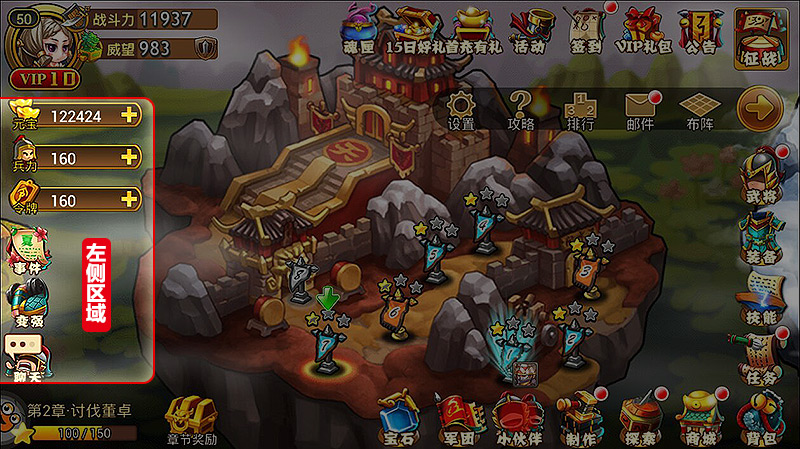Open the 活动 events menu
The height and width of the screenshot is (449, 800).
tap(531, 30)
